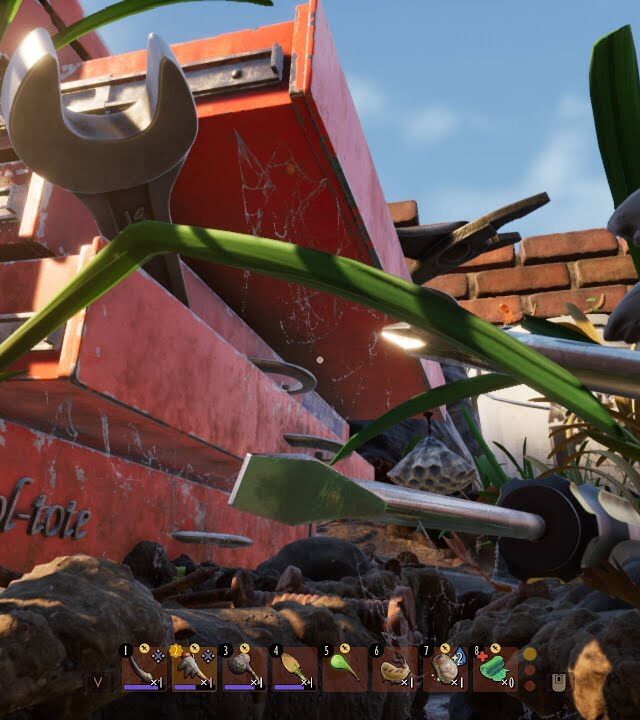The image size is (640, 720).
Task: Pick the green gourd in hotbar slot 5
Action: (x=344, y=668)
